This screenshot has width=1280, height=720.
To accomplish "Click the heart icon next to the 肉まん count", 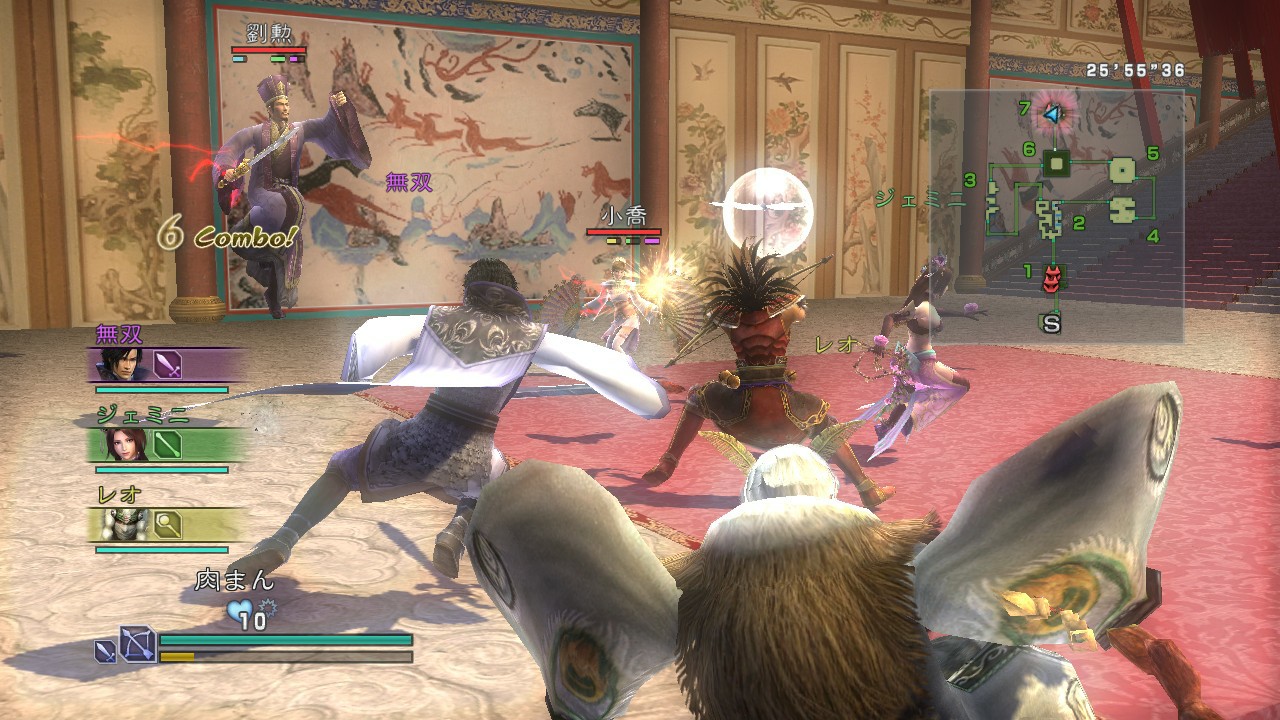I will click(240, 608).
